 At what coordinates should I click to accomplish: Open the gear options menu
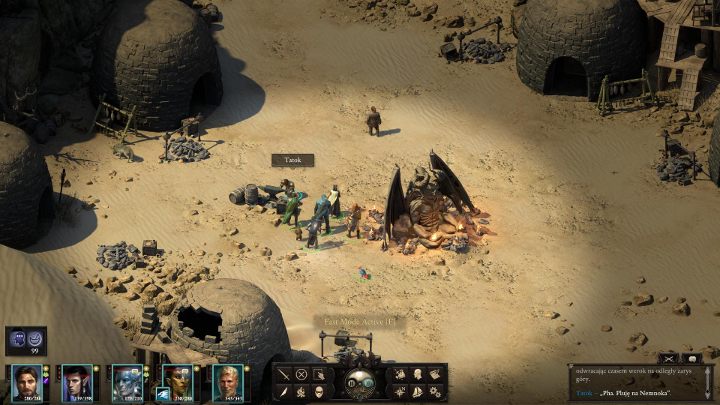435,391
